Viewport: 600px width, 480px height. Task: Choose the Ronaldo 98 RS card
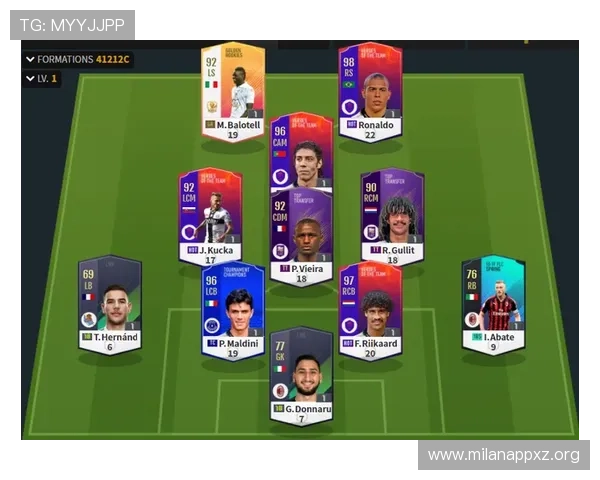369,90
